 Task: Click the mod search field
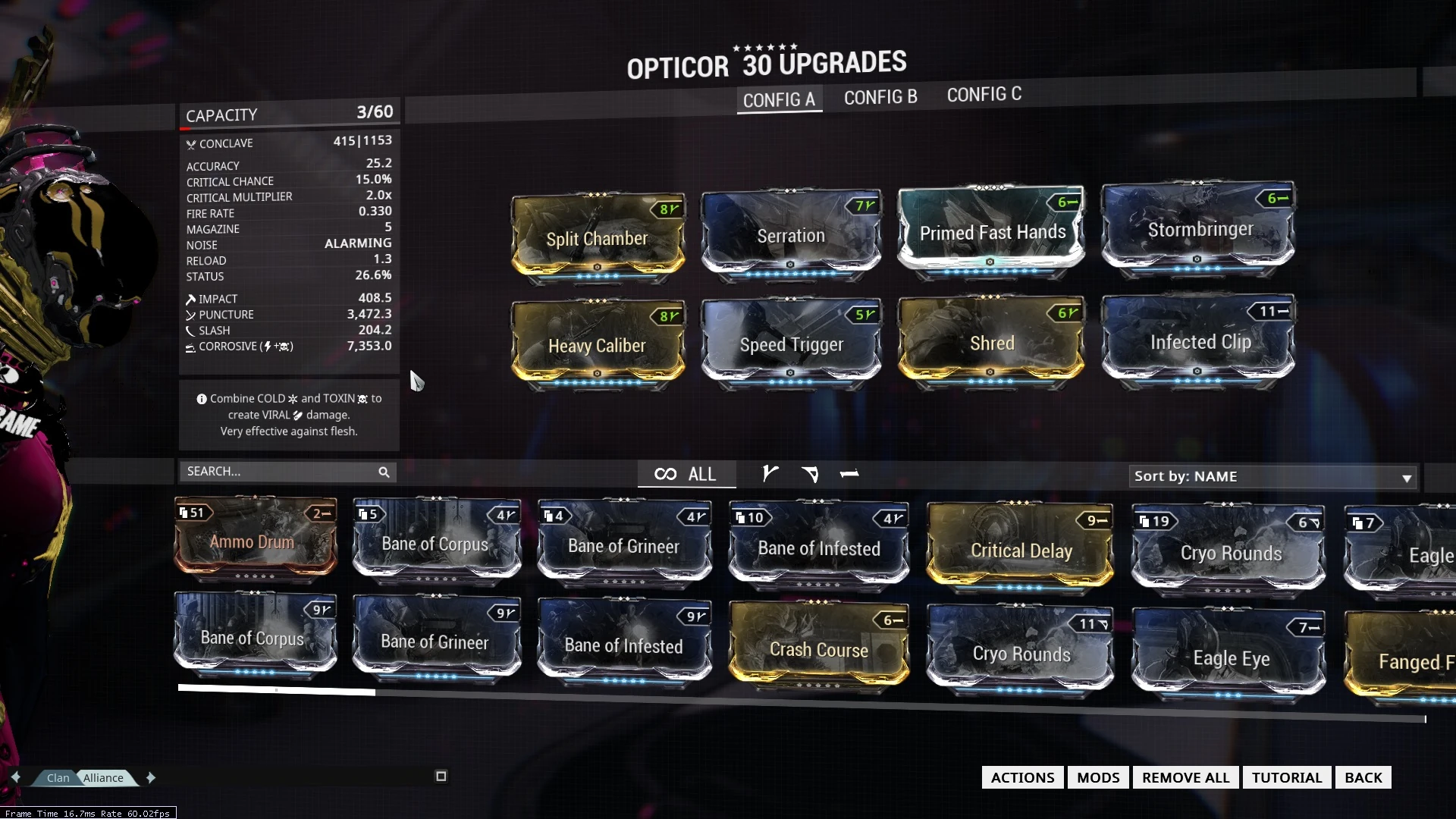coord(281,472)
